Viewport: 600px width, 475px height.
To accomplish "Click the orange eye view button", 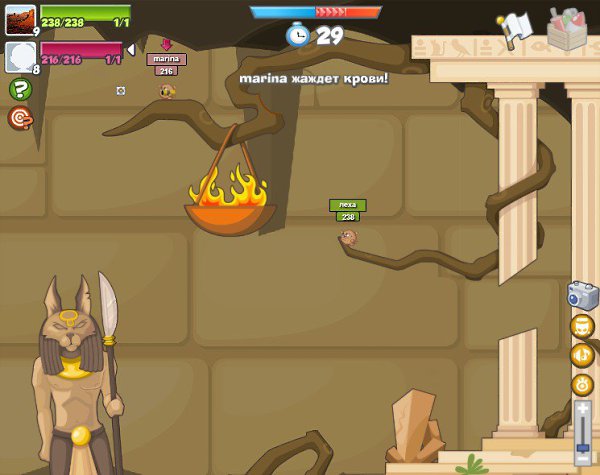I will coord(582,384).
